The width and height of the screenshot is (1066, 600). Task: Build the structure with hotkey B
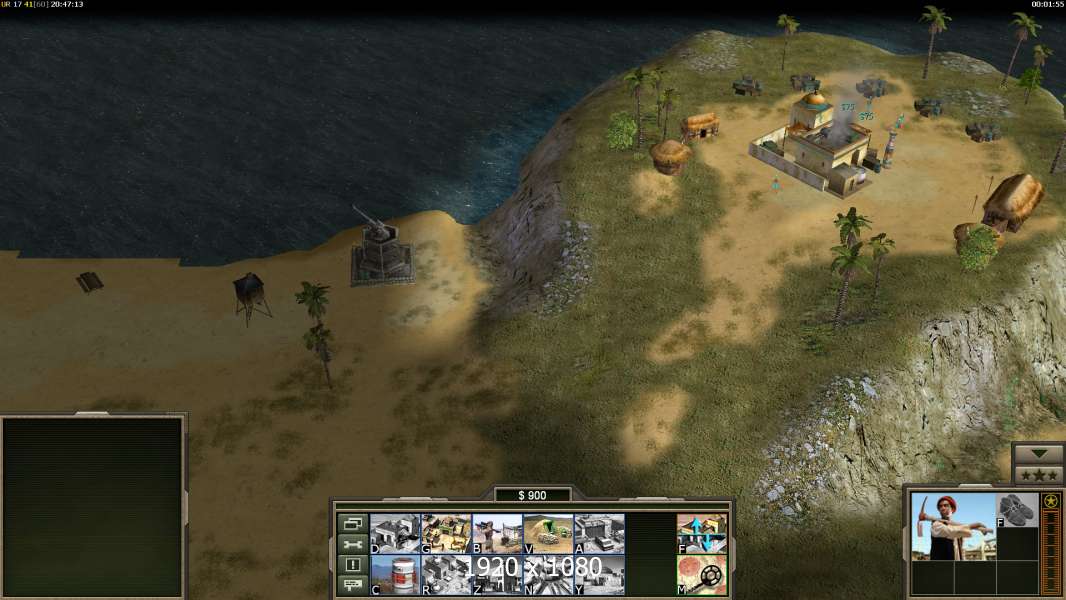[x=497, y=533]
